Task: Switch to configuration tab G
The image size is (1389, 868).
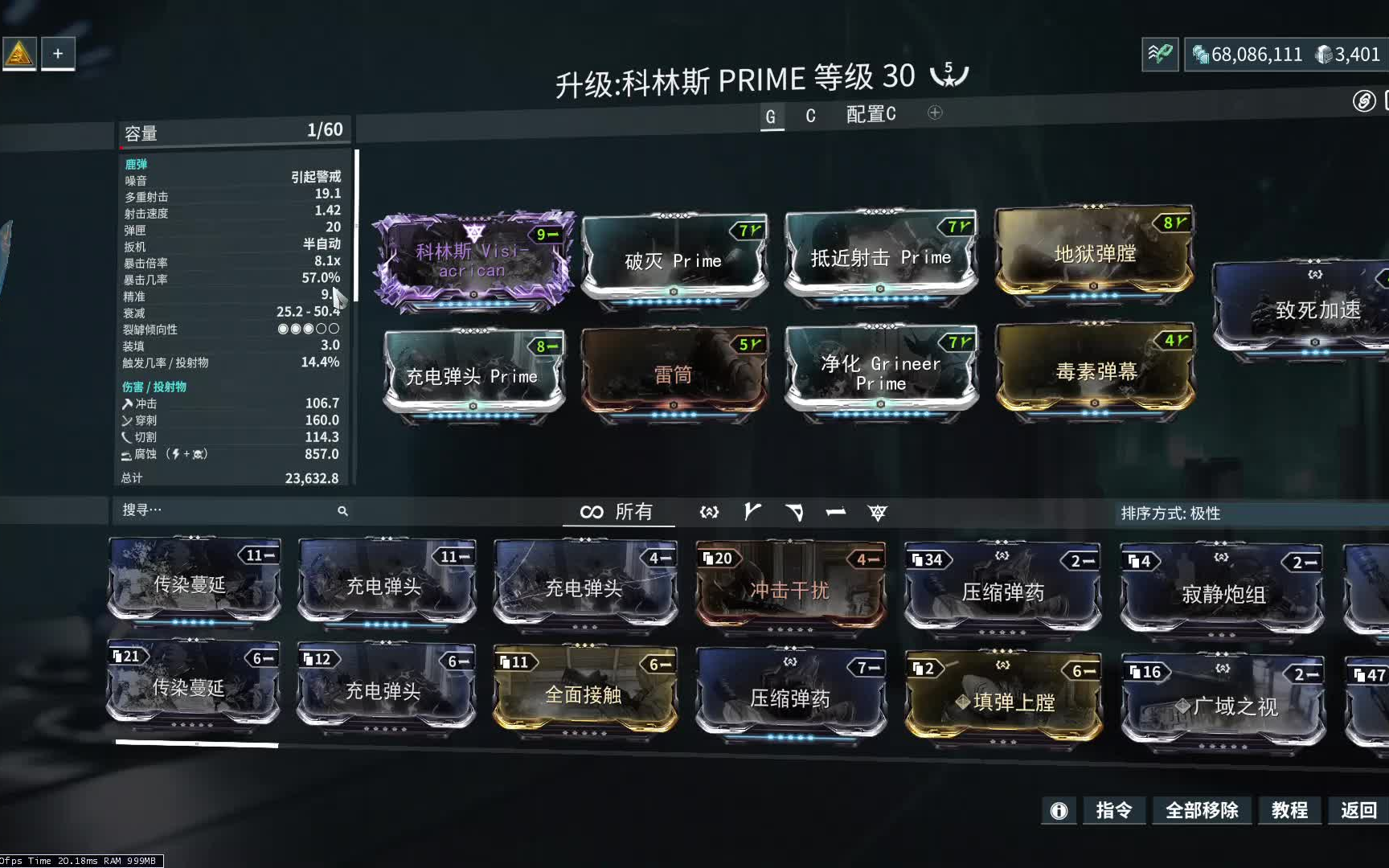Action: pyautogui.click(x=771, y=115)
